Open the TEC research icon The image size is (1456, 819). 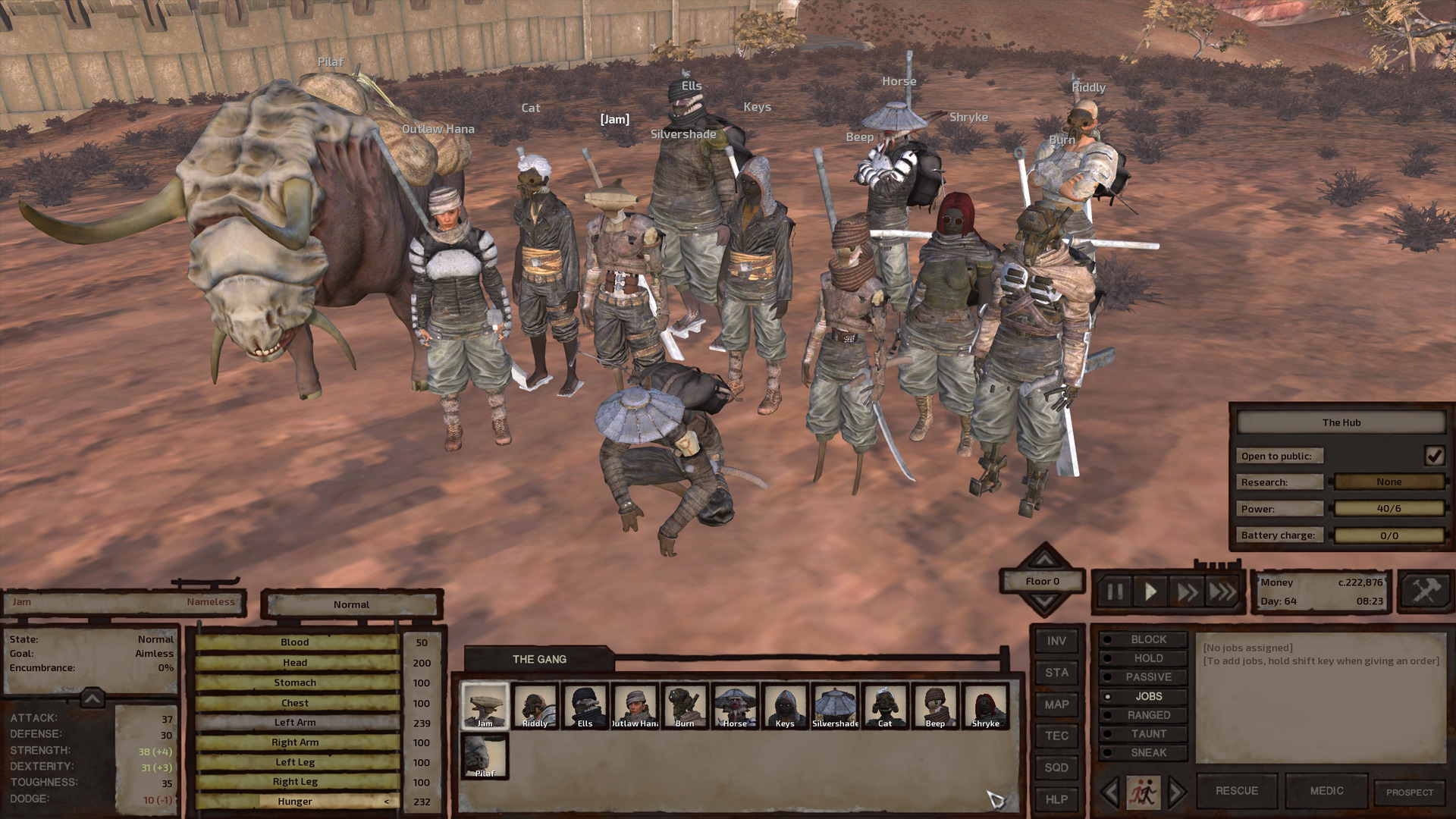[x=1056, y=736]
